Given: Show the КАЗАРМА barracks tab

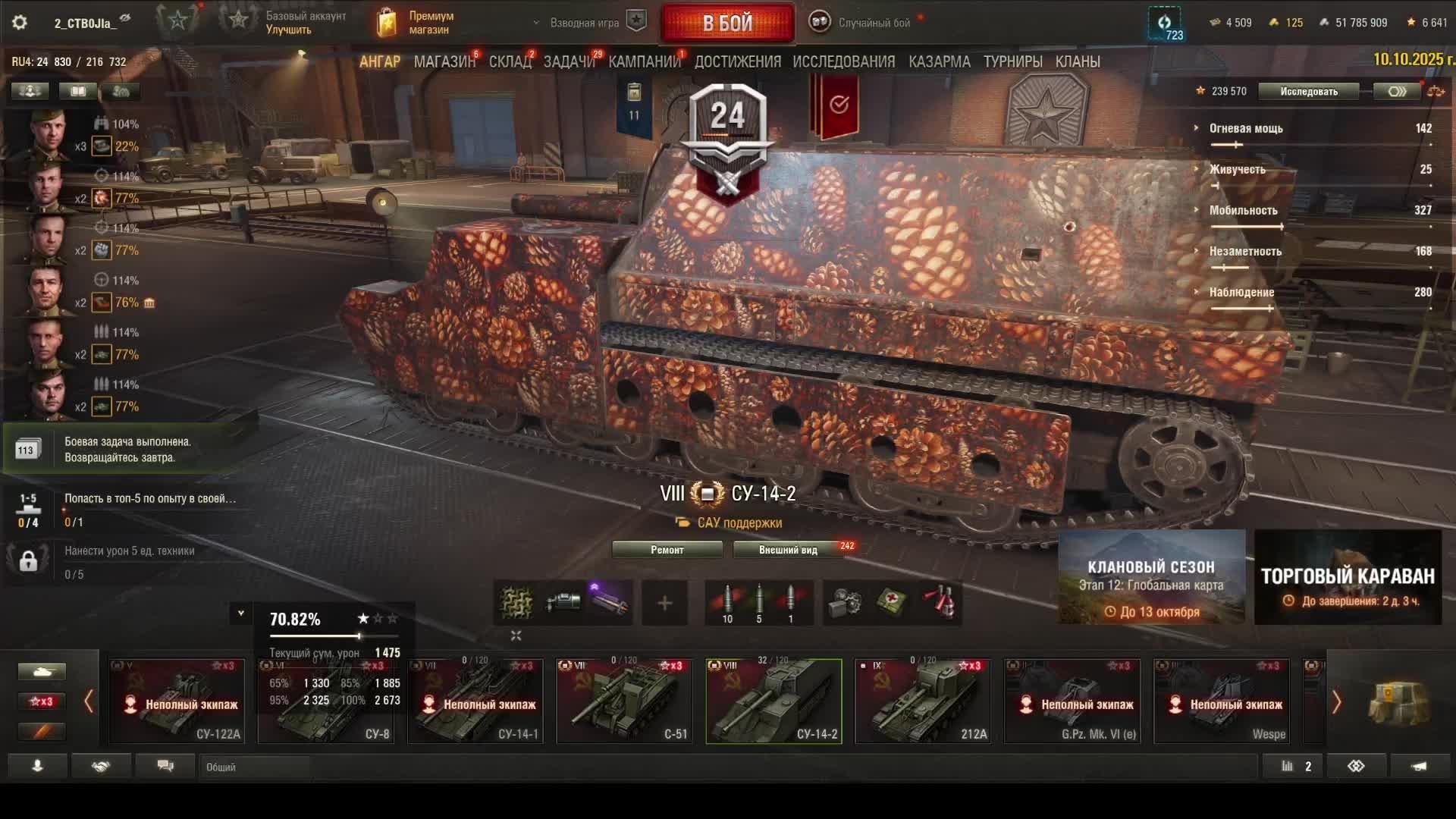Looking at the screenshot, I should [x=939, y=61].
